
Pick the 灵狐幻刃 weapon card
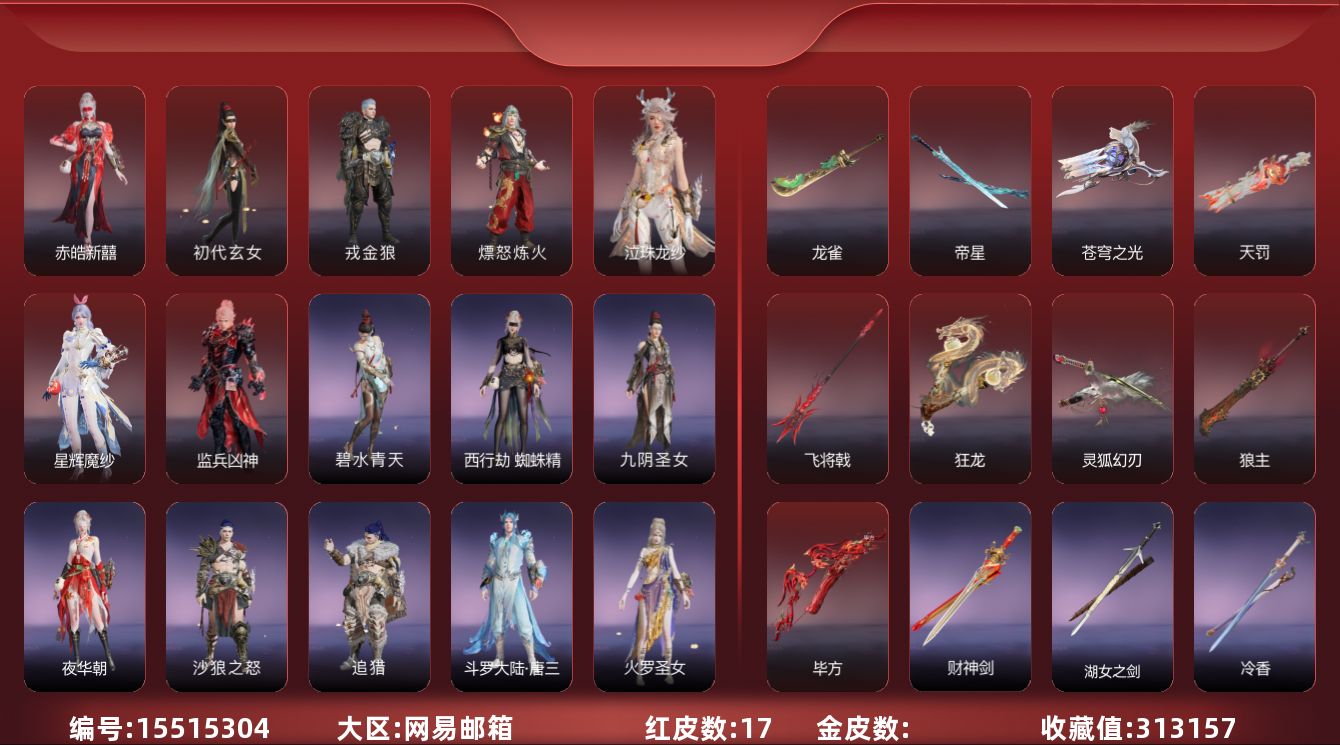1112,388
